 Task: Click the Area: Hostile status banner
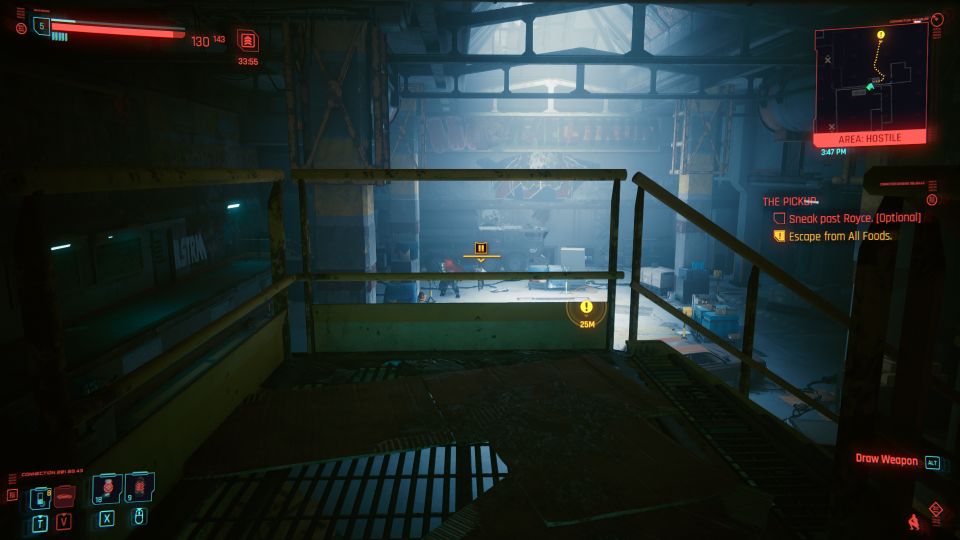(869, 139)
